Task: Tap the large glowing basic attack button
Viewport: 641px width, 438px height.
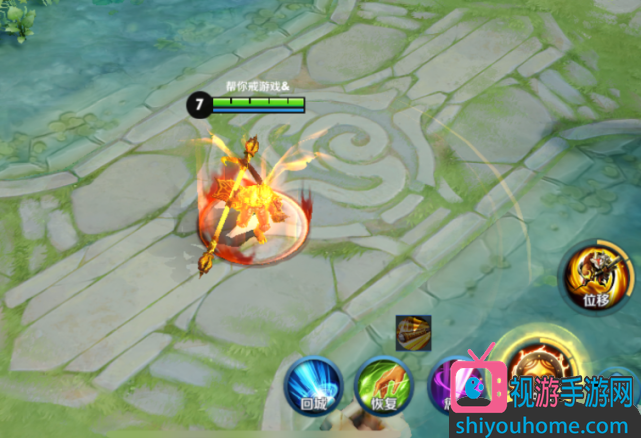Action: [x=535, y=364]
